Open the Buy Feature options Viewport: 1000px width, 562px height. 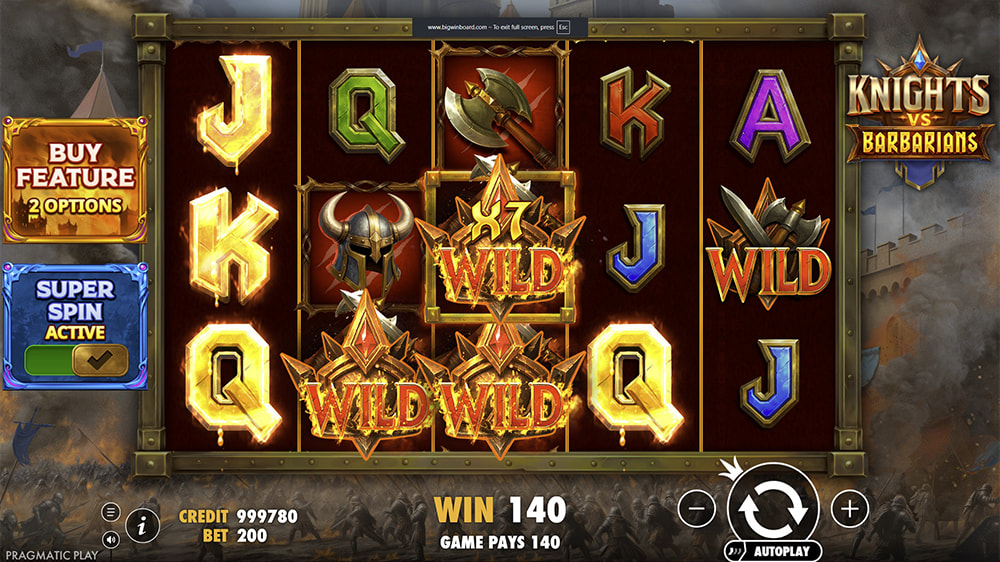coord(75,180)
